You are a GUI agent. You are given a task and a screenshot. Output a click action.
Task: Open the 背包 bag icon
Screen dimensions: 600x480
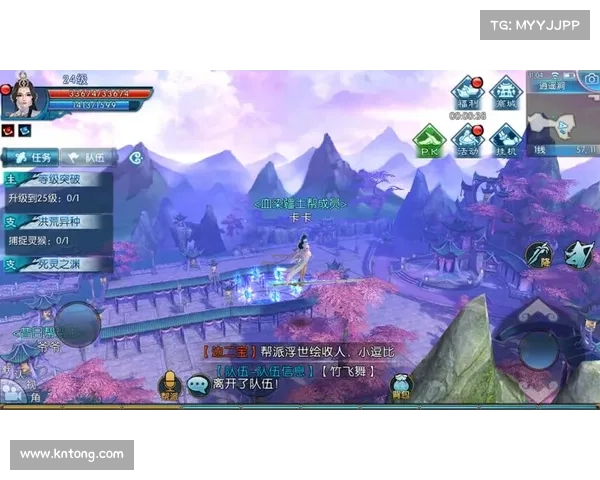coord(401,385)
